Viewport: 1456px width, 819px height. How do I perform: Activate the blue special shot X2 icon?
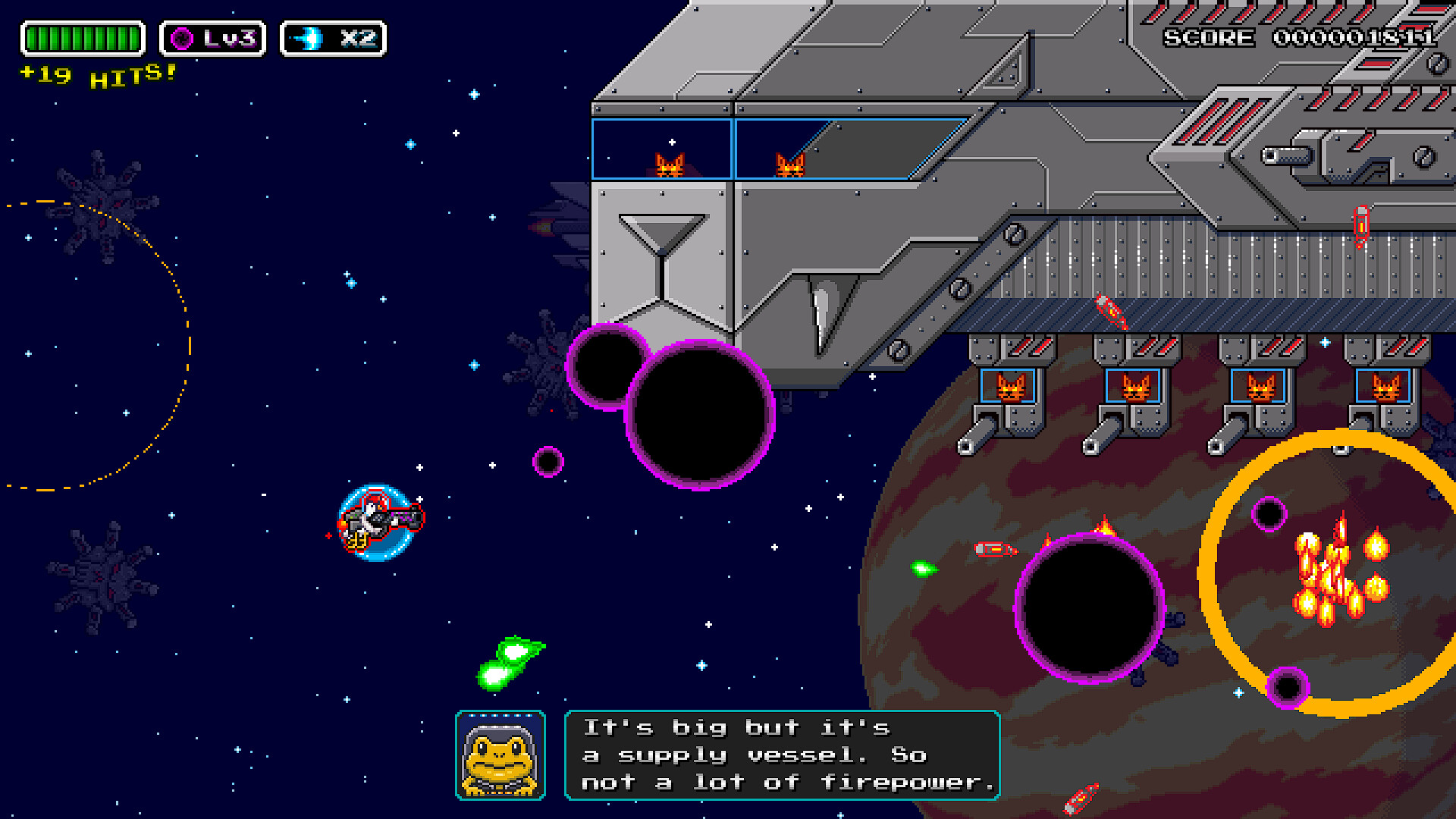point(333,39)
